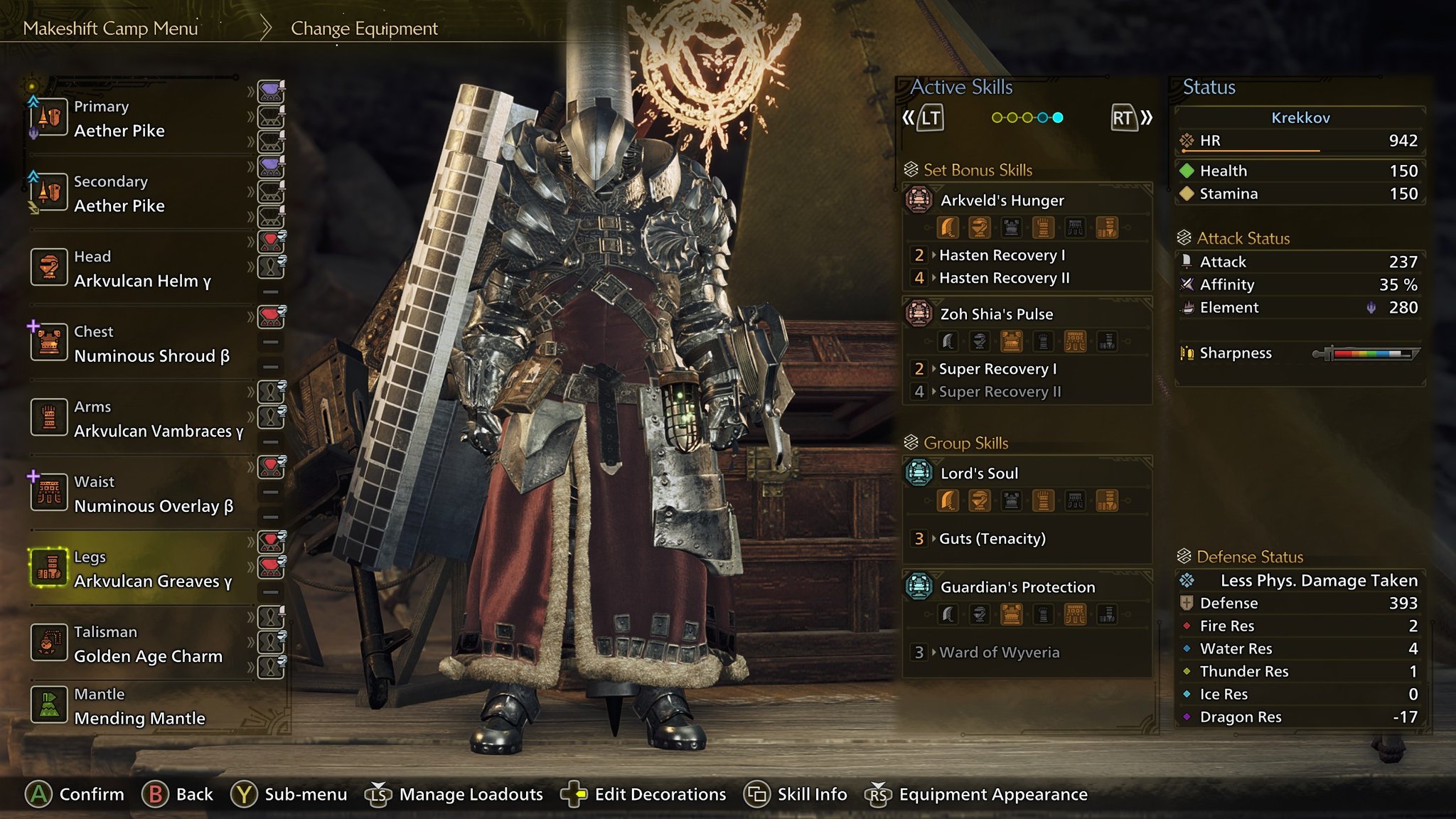This screenshot has height=819, width=1456.
Task: Choose the Arkvulcan Helm γ head slot
Action: (141, 269)
